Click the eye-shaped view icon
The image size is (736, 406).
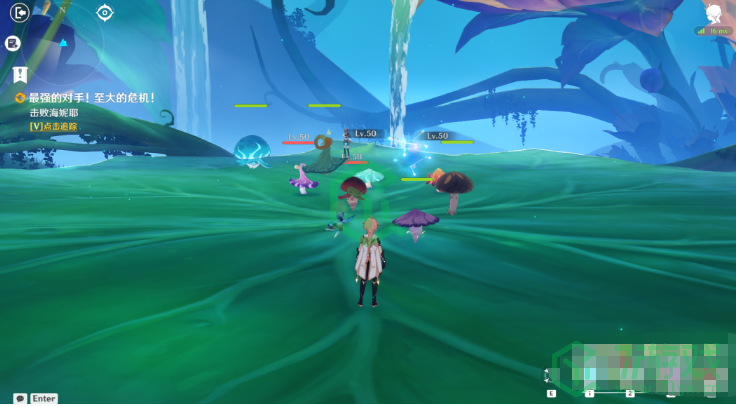point(105,13)
